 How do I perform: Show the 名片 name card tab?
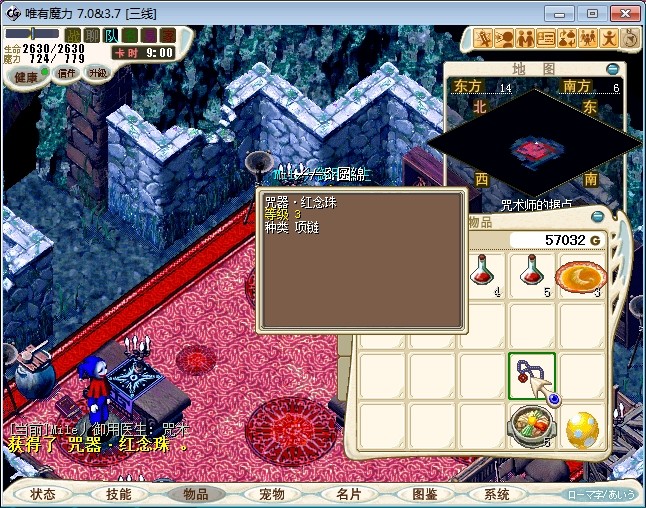click(347, 494)
